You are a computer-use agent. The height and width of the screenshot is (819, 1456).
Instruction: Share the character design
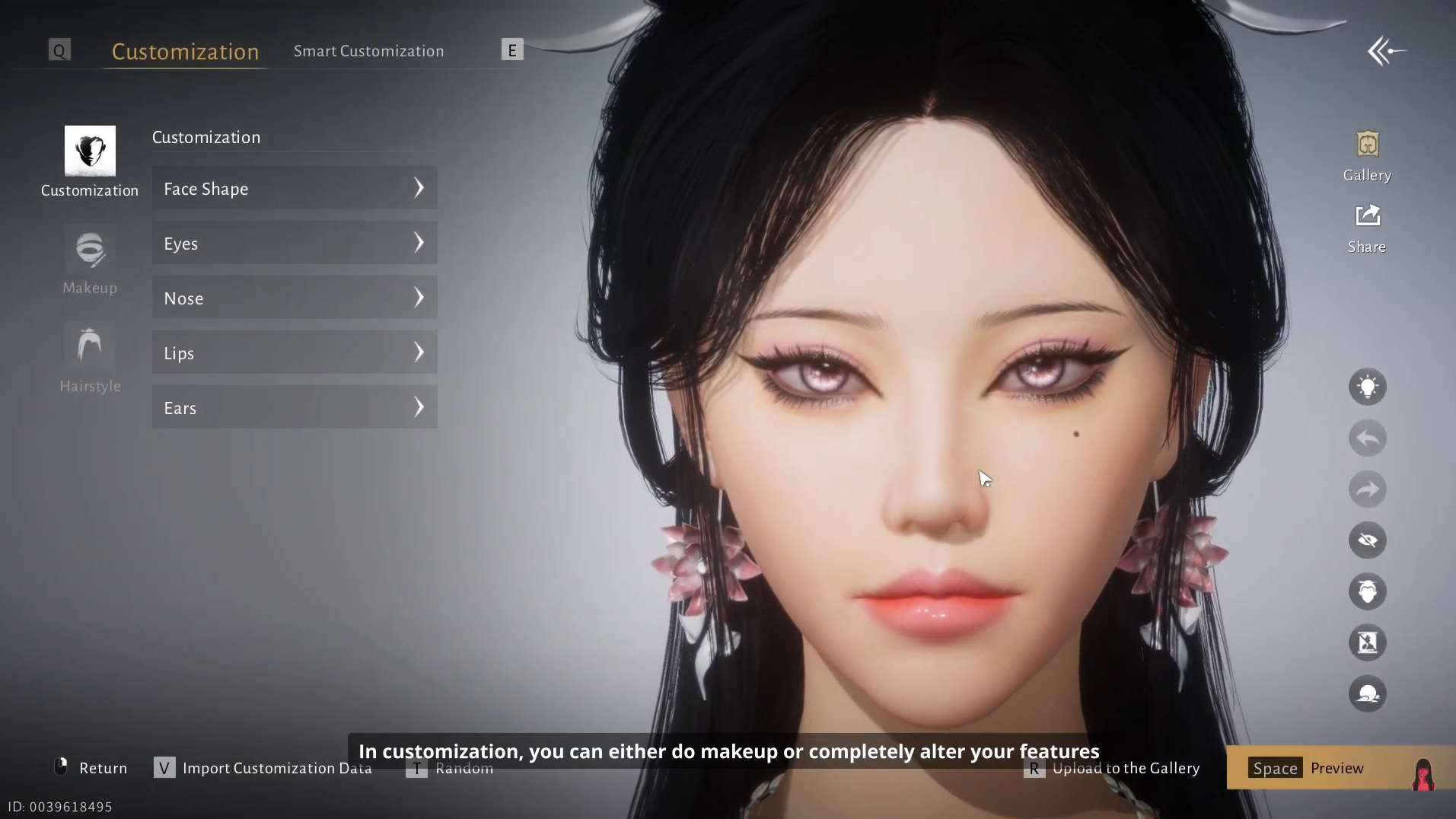(1367, 228)
